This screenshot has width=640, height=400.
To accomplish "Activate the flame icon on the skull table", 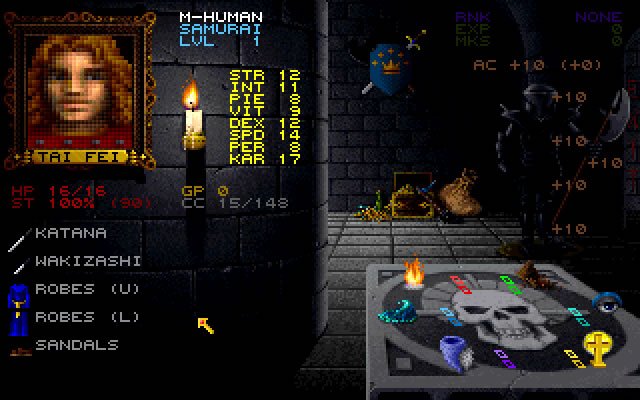I will 414,272.
